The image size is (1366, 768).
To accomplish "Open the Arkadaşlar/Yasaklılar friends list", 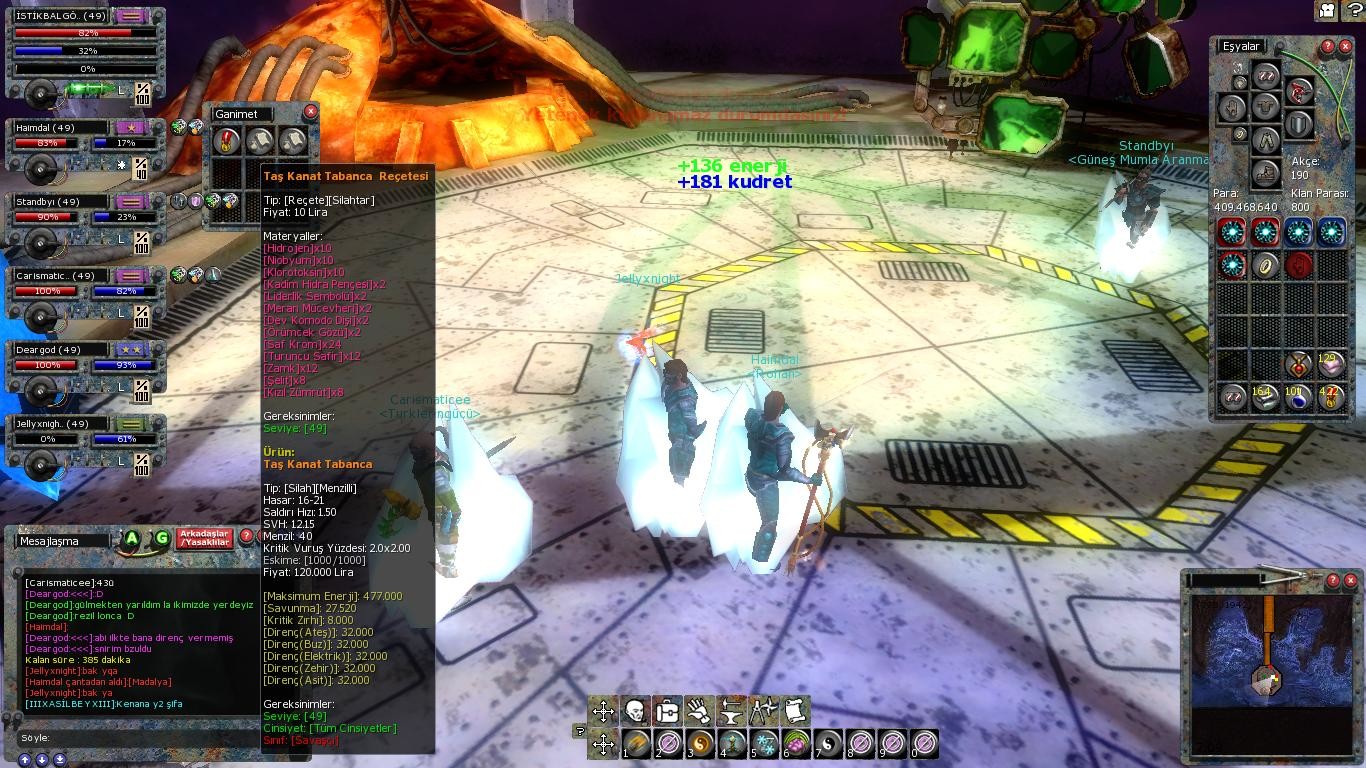I will point(204,538).
